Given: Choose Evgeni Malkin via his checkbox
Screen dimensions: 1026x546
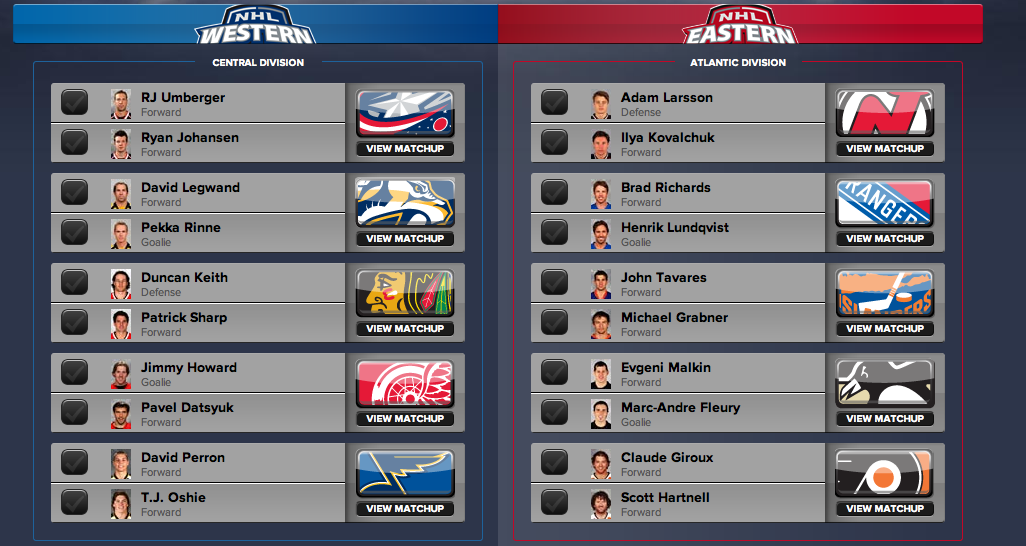Looking at the screenshot, I should (554, 373).
